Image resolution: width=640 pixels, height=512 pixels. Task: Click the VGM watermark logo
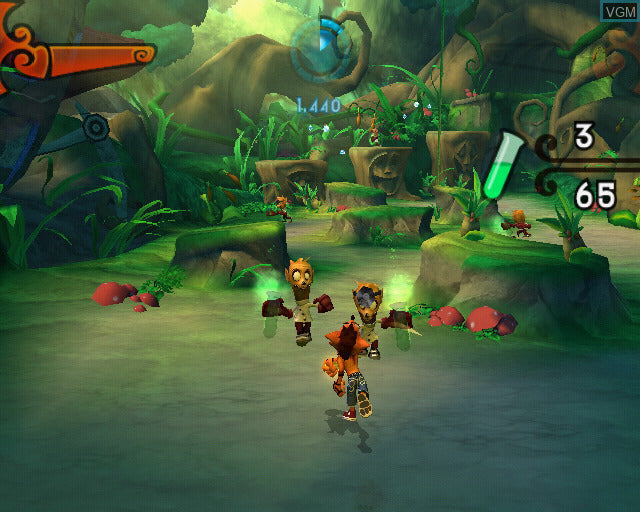[x=619, y=11]
